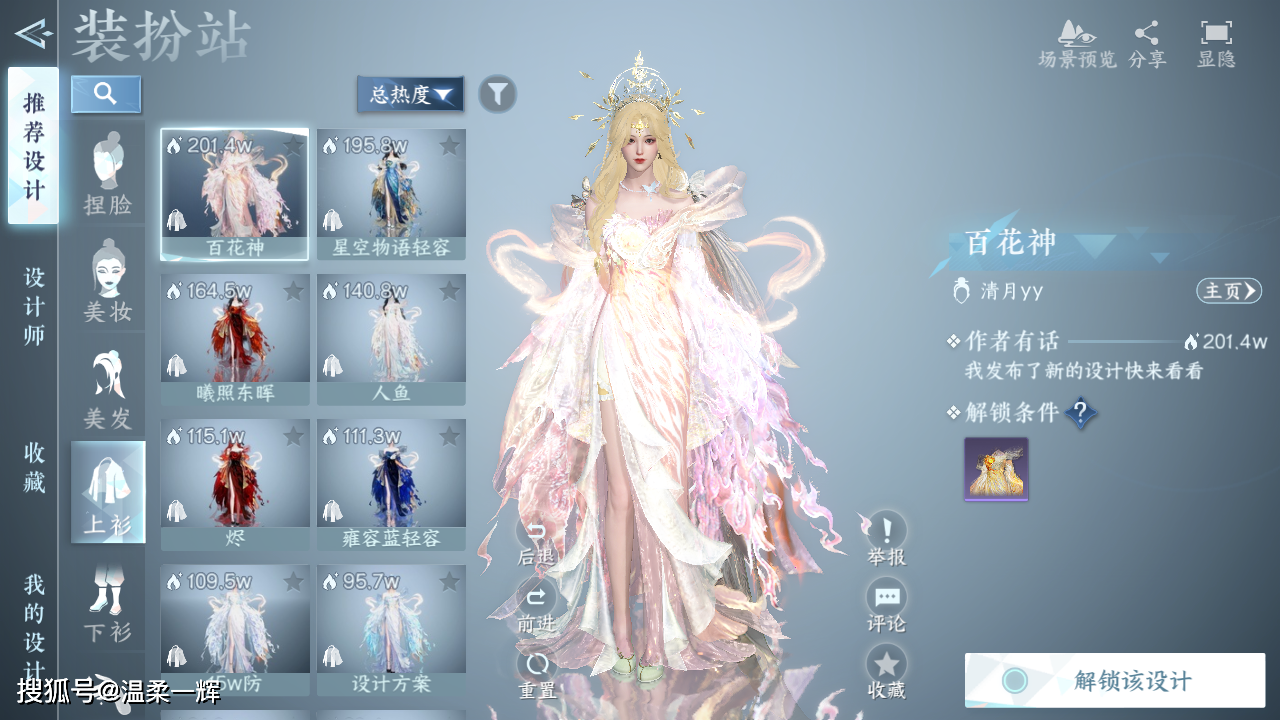This screenshot has width=1280, height=720.
Task: Toggle the 显隐 interface visibility
Action: [1216, 44]
